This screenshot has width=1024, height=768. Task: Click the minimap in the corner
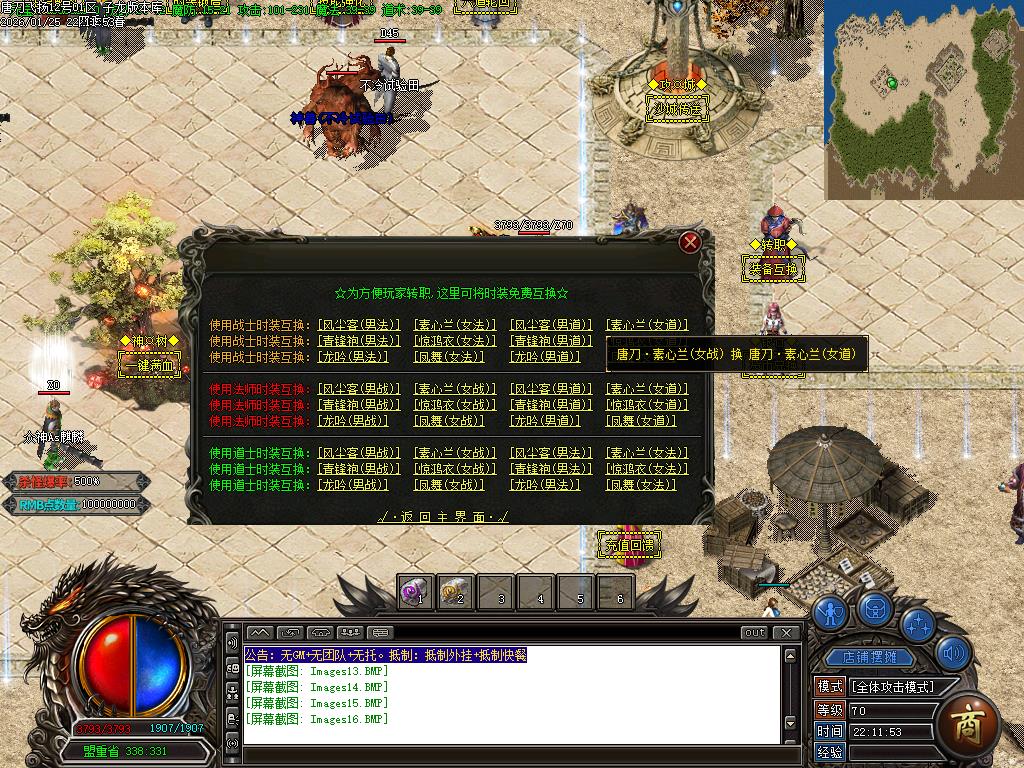coord(922,100)
